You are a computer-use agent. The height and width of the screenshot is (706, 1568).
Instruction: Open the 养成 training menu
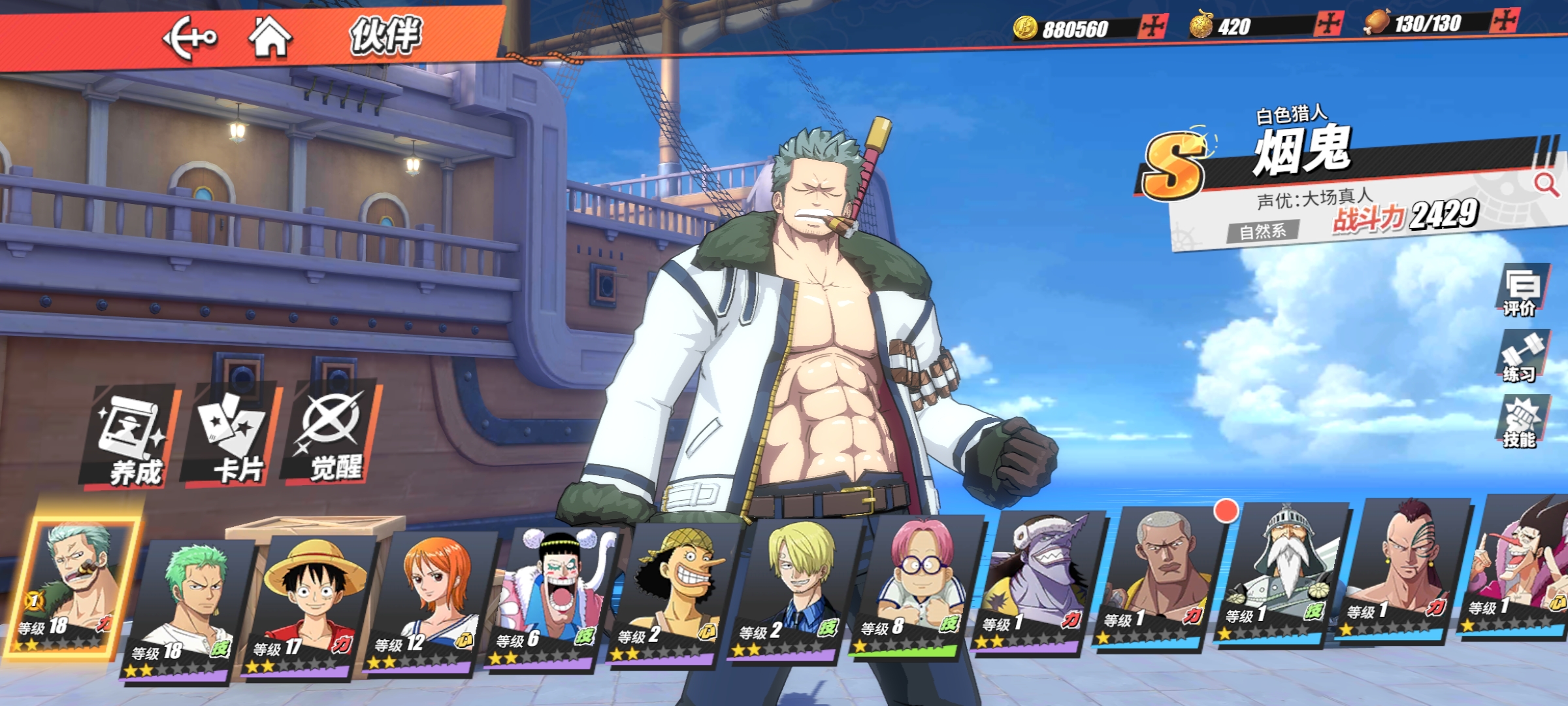tap(131, 437)
